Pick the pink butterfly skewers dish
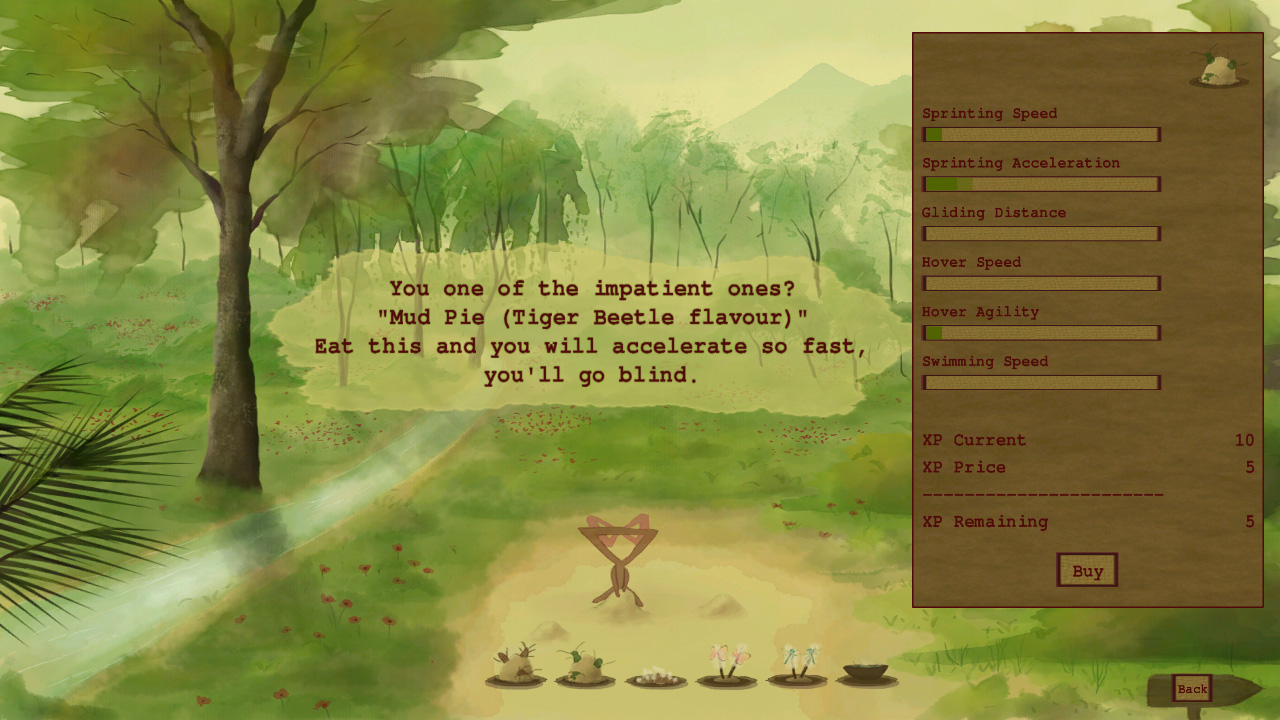 [726, 666]
